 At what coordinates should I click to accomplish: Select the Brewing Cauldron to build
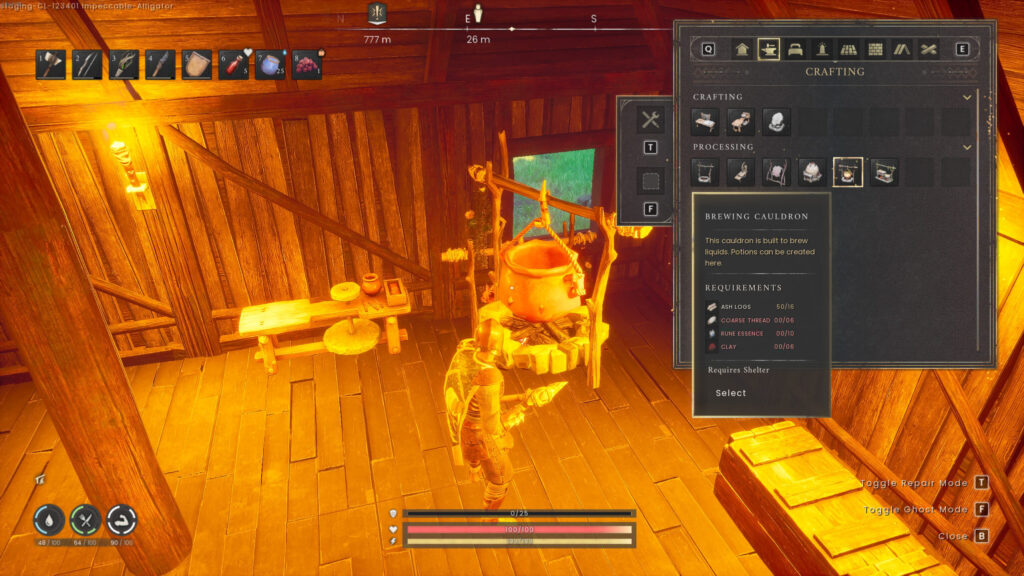pos(731,393)
